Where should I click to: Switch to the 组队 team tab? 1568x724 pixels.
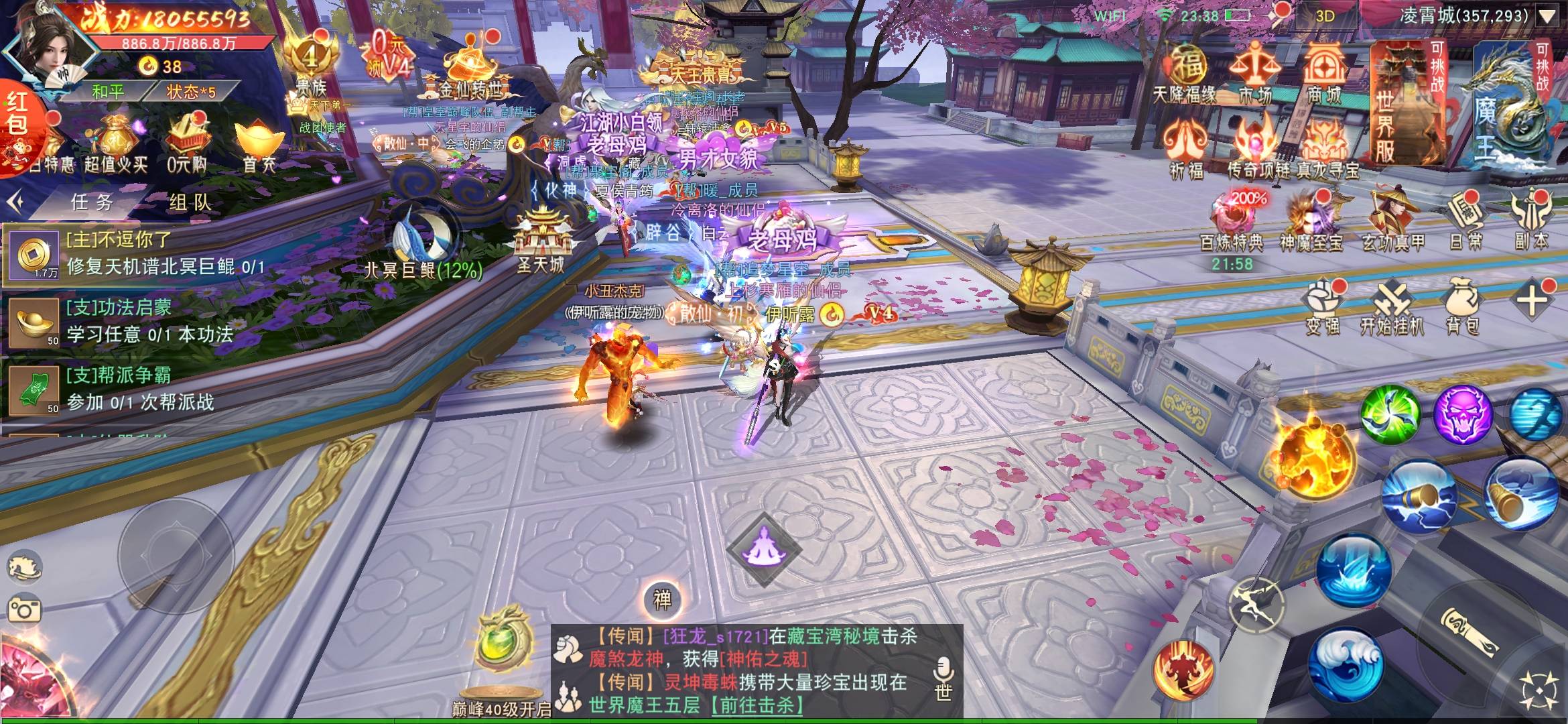click(x=190, y=202)
